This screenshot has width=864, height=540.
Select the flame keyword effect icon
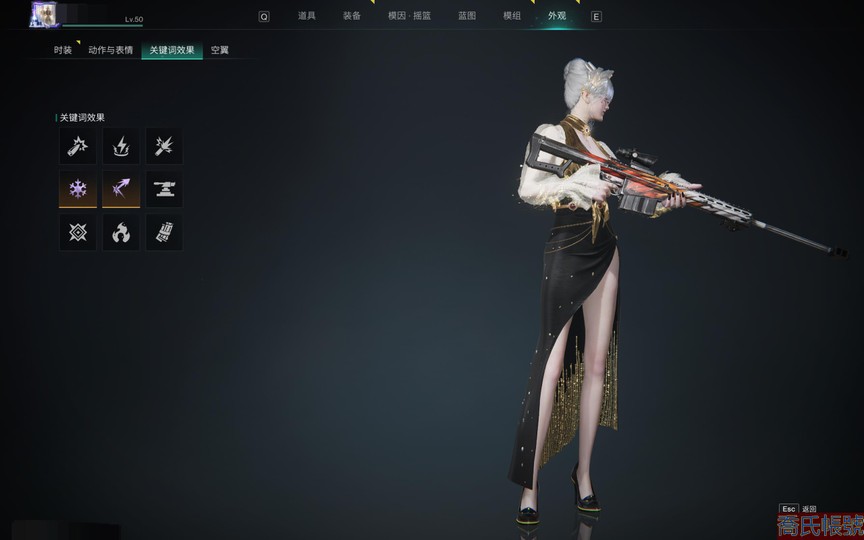coord(121,232)
